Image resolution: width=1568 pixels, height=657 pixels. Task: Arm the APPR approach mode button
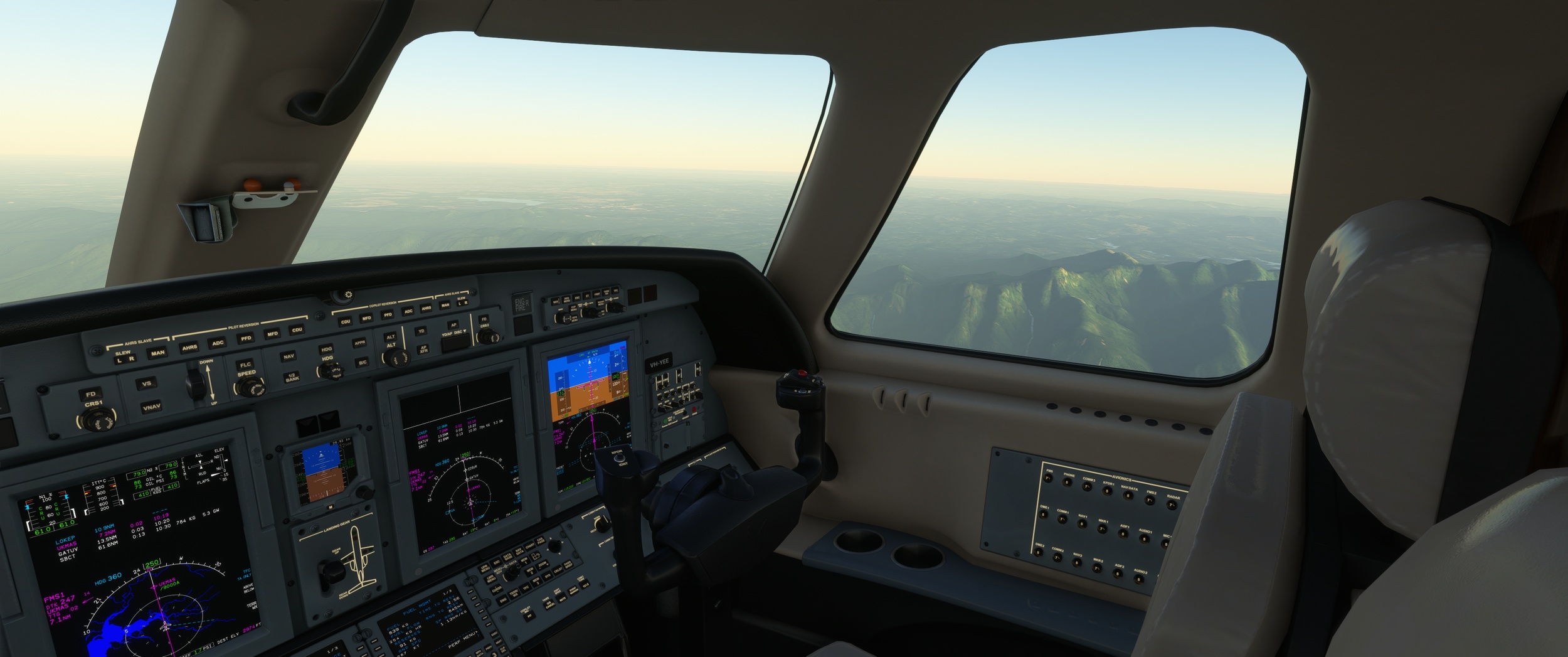pyautogui.click(x=359, y=343)
